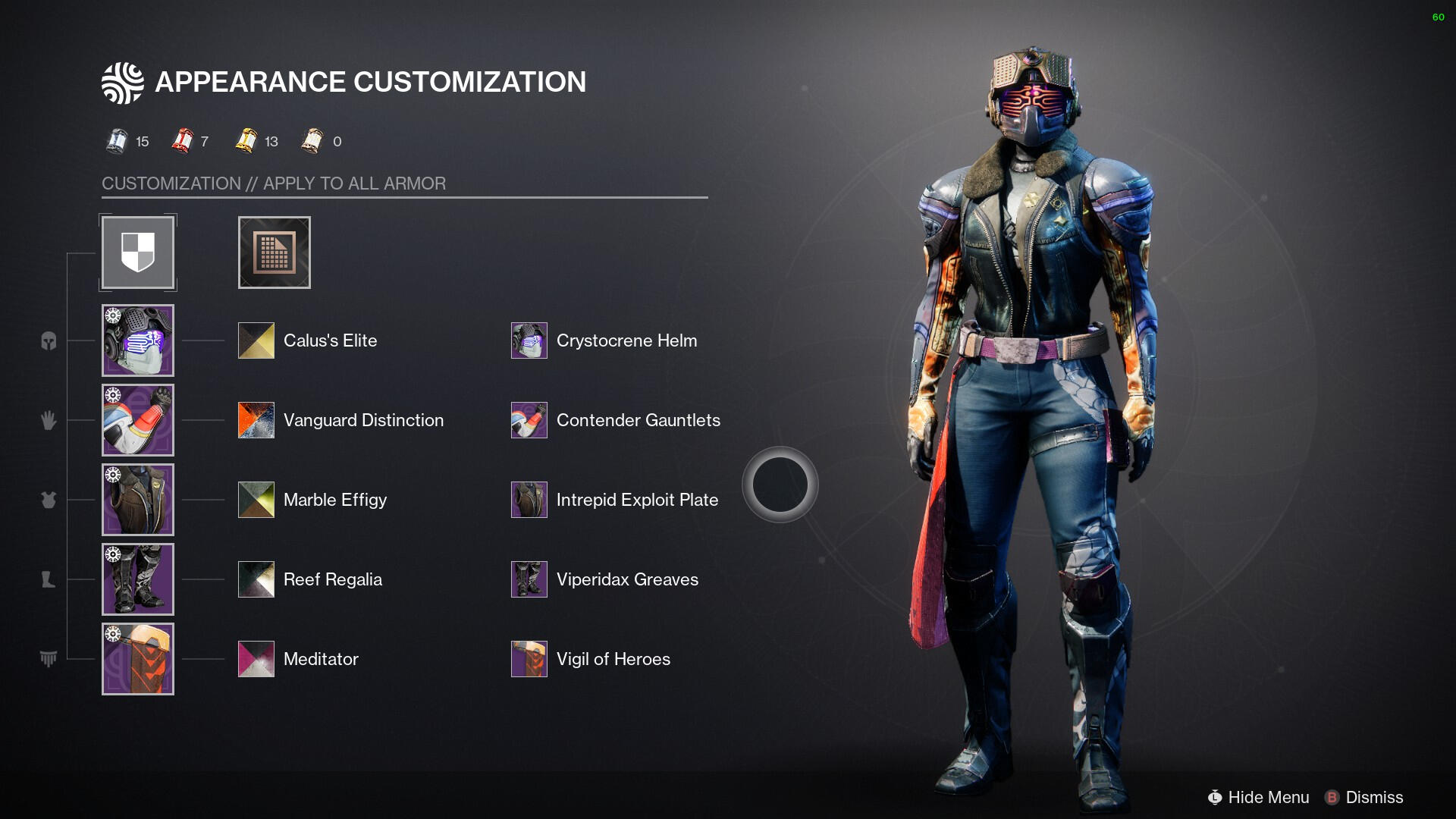Viewport: 1456px width, 819px height.
Task: Hide the menu
Action: (x=1259, y=798)
